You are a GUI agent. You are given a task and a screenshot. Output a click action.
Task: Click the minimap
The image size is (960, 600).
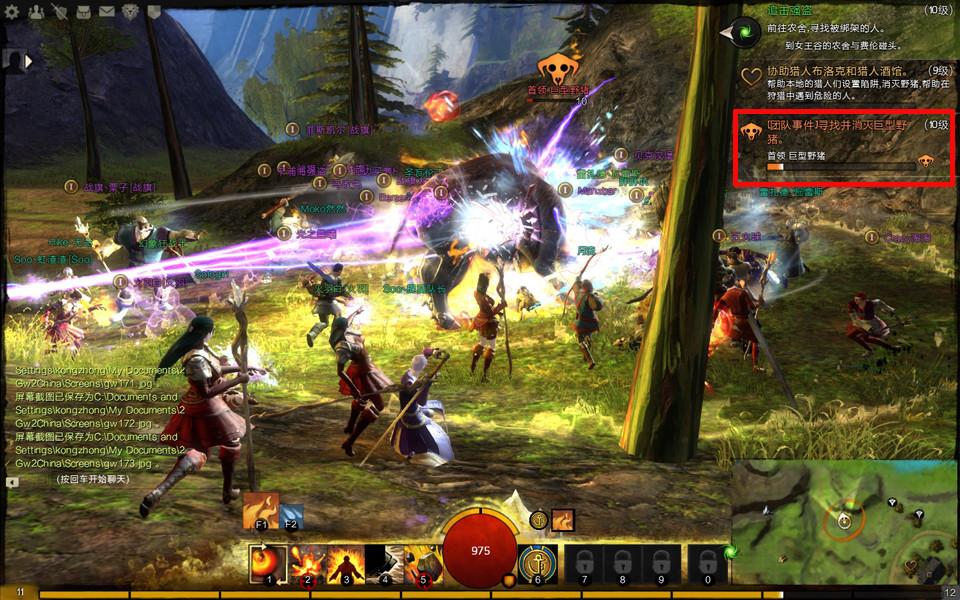pyautogui.click(x=845, y=520)
